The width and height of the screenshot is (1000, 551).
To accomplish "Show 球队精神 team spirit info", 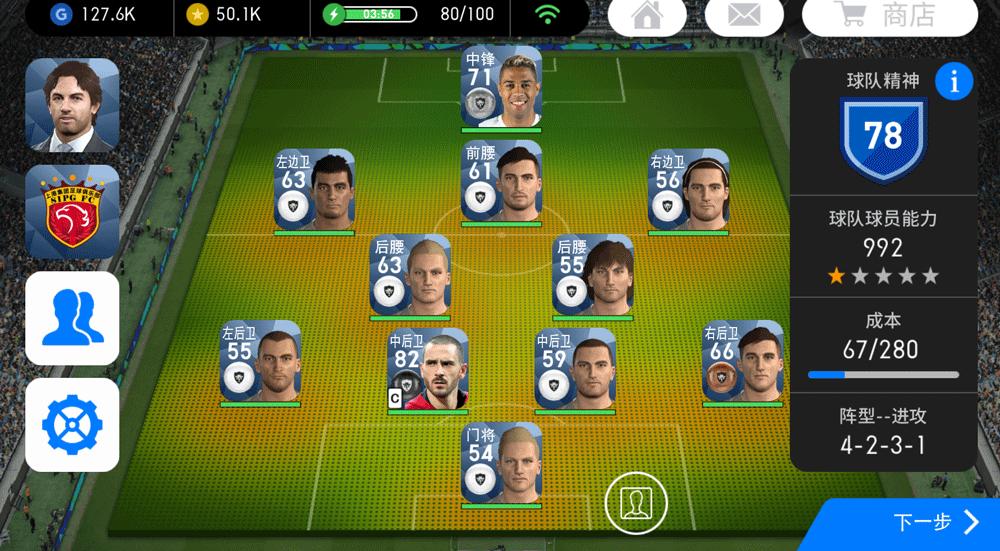I will point(954,82).
